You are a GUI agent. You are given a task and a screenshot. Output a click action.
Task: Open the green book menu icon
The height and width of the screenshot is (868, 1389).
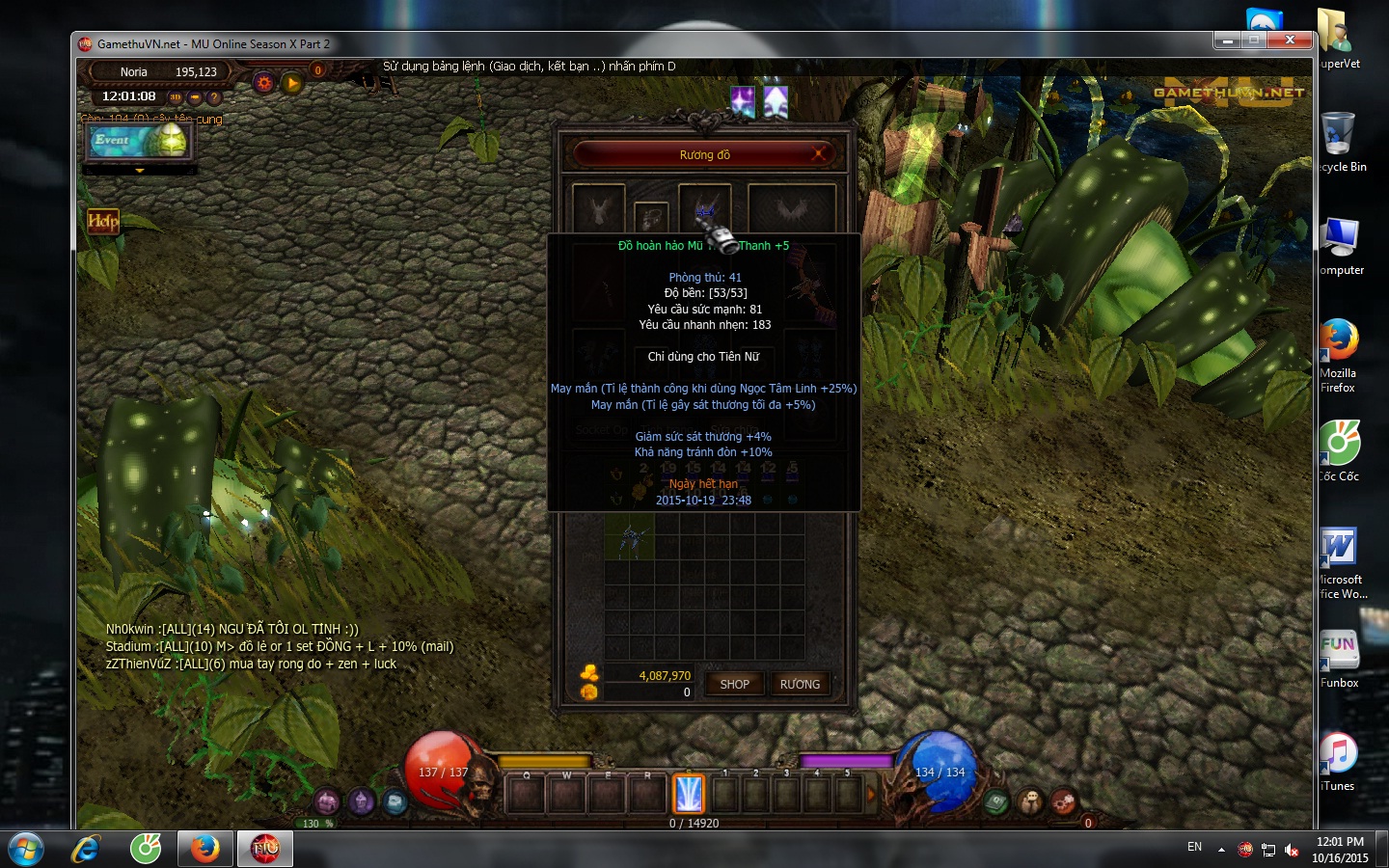[995, 801]
